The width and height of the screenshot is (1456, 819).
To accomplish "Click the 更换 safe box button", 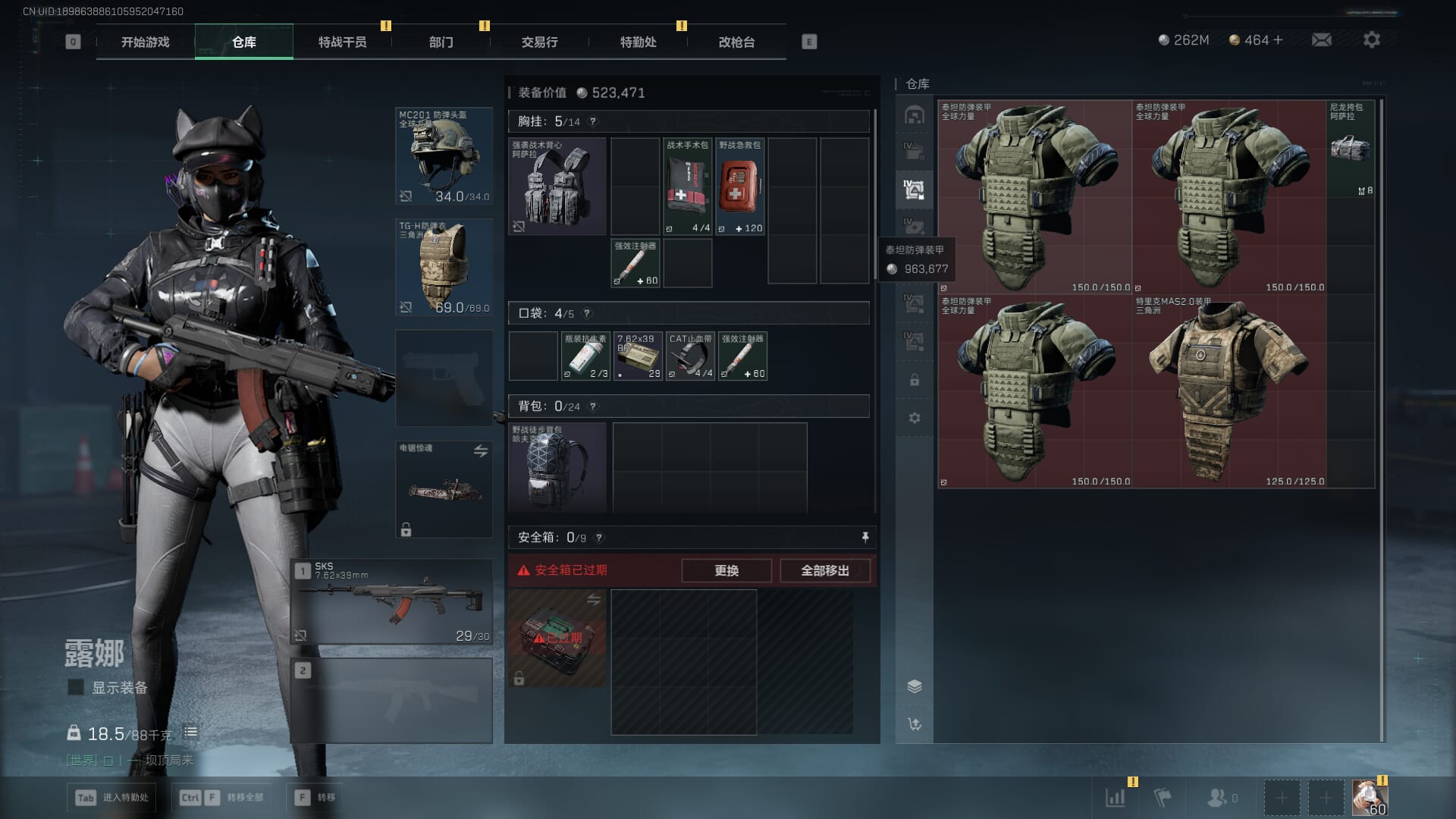I will (x=726, y=570).
